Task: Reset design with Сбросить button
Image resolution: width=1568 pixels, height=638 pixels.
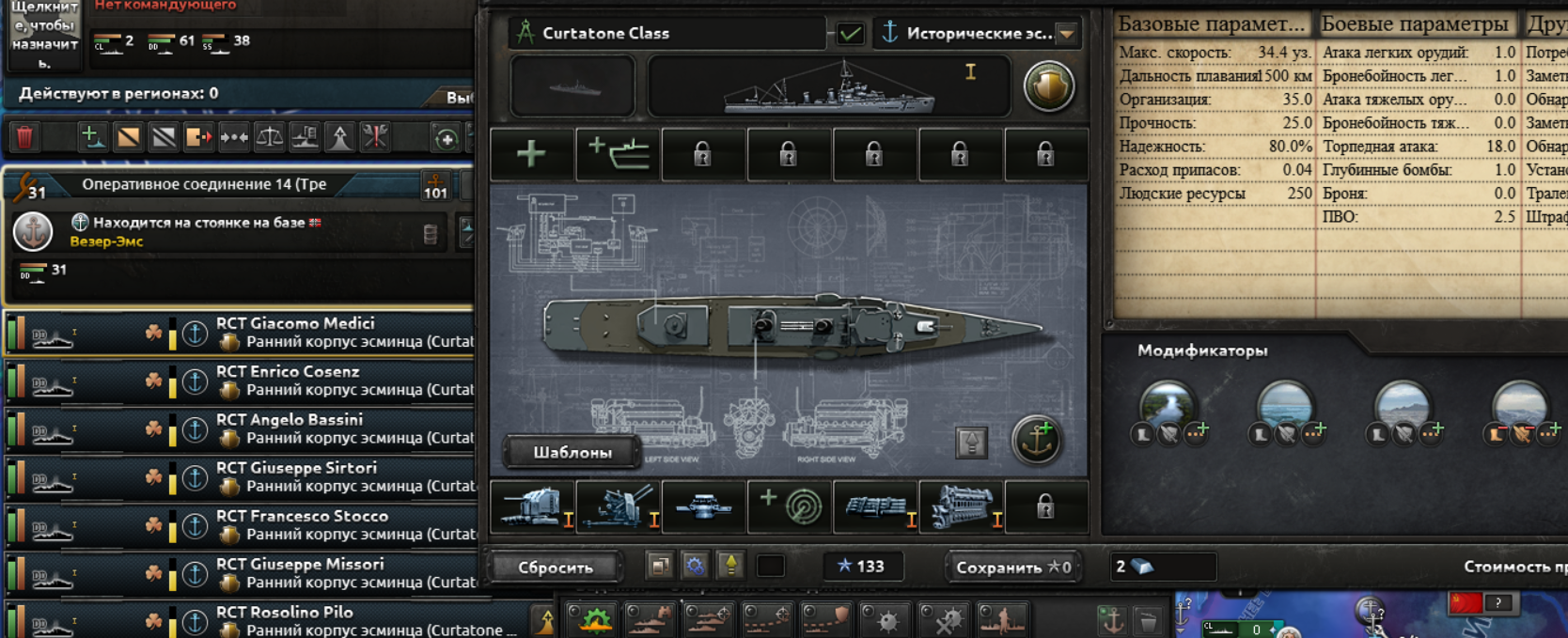Action: coord(556,567)
